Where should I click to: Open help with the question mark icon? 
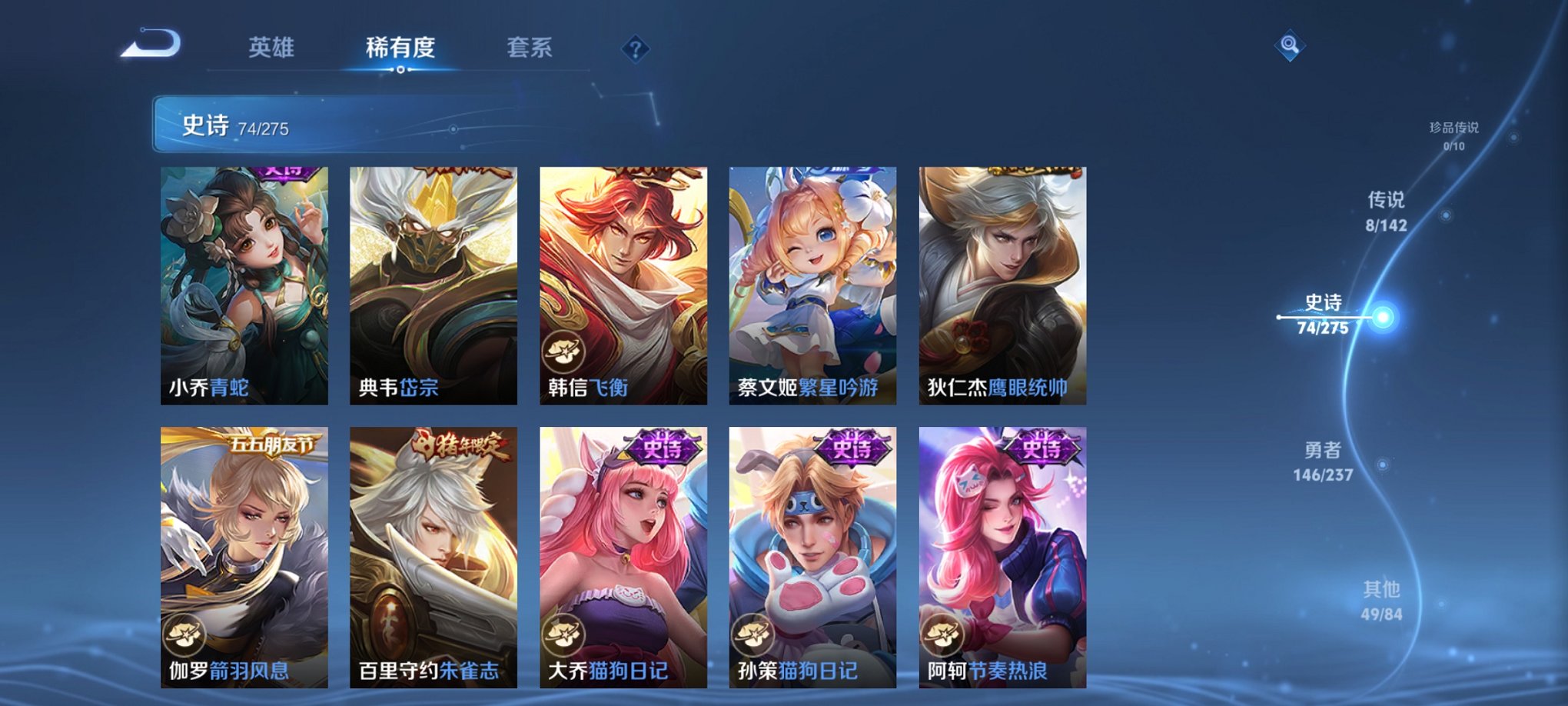[635, 50]
